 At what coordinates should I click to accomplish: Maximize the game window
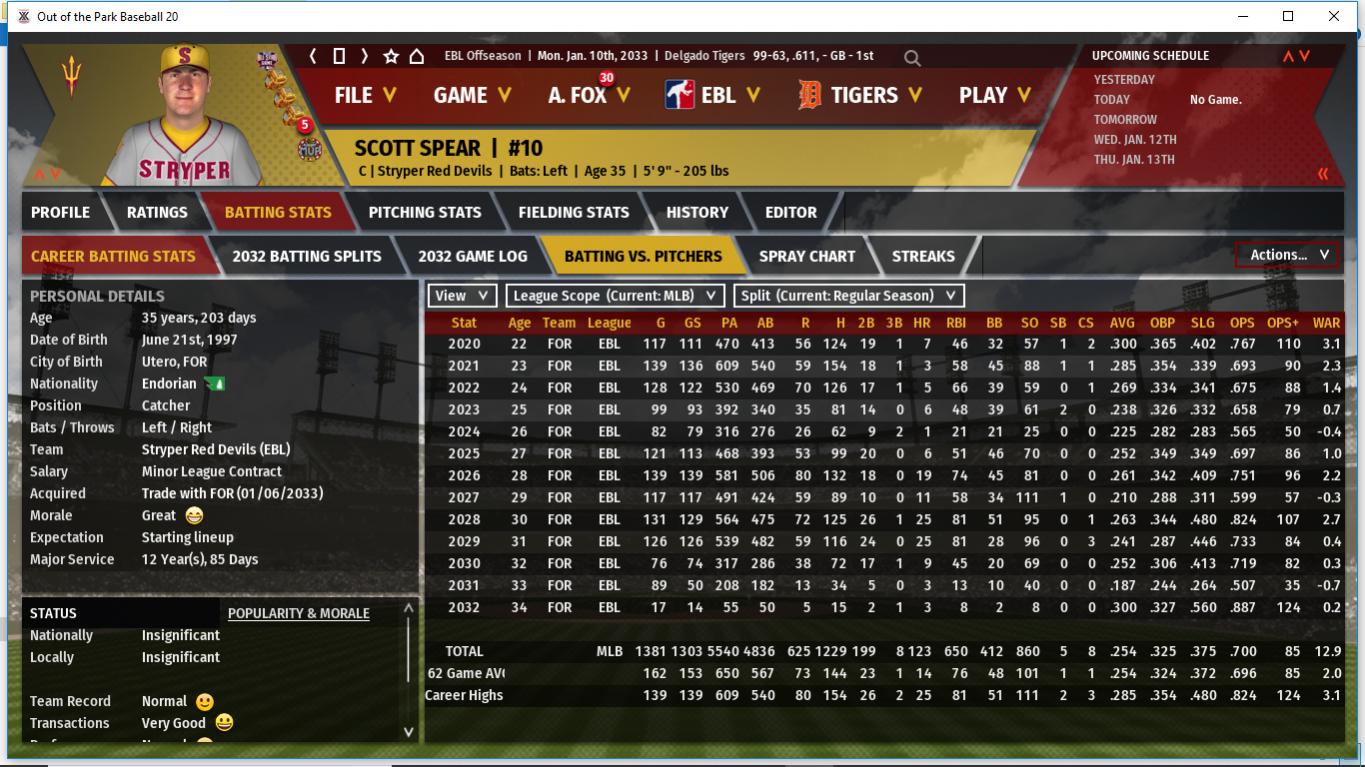coord(1288,16)
